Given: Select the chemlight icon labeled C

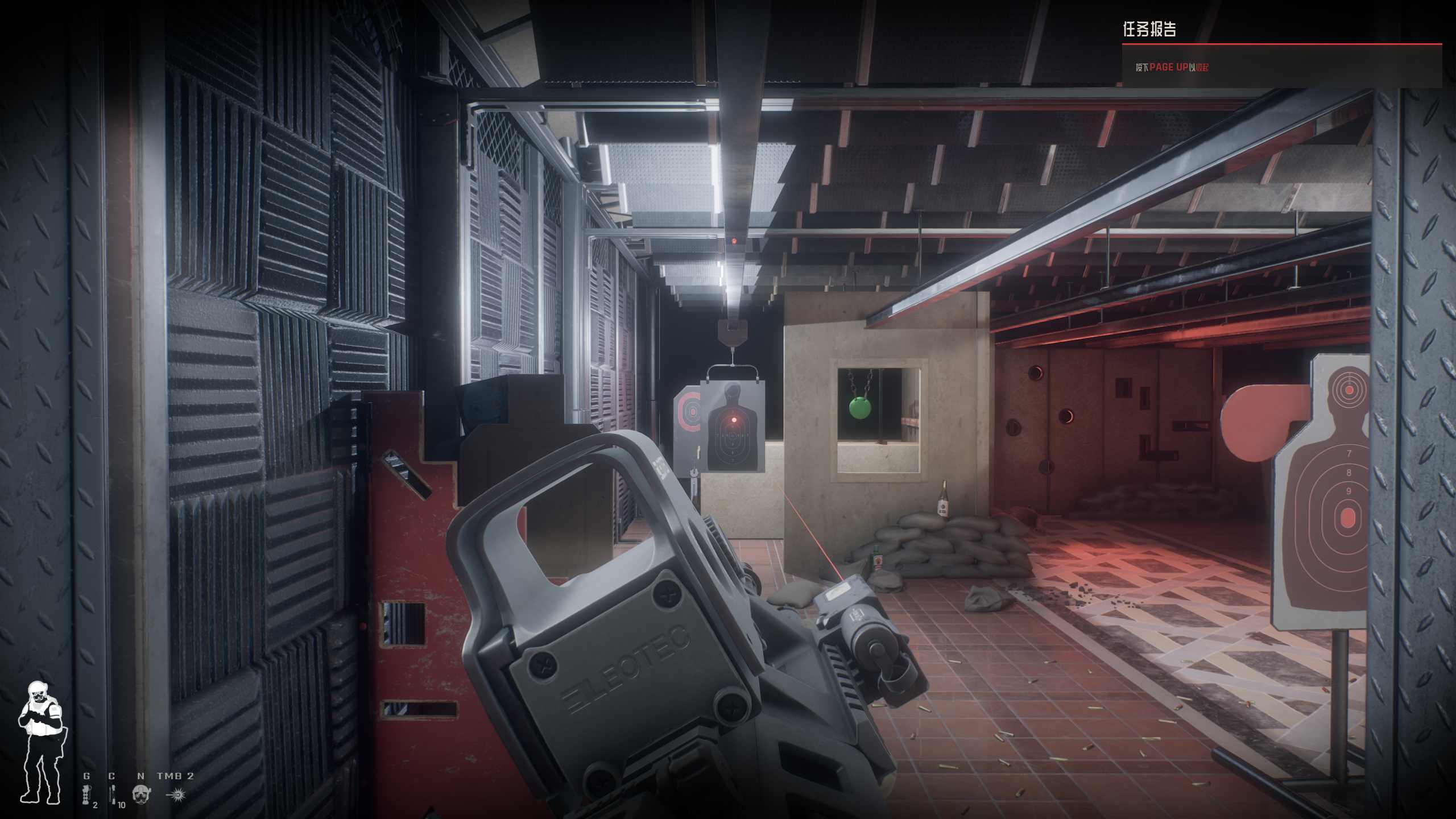Looking at the screenshot, I should point(113,793).
